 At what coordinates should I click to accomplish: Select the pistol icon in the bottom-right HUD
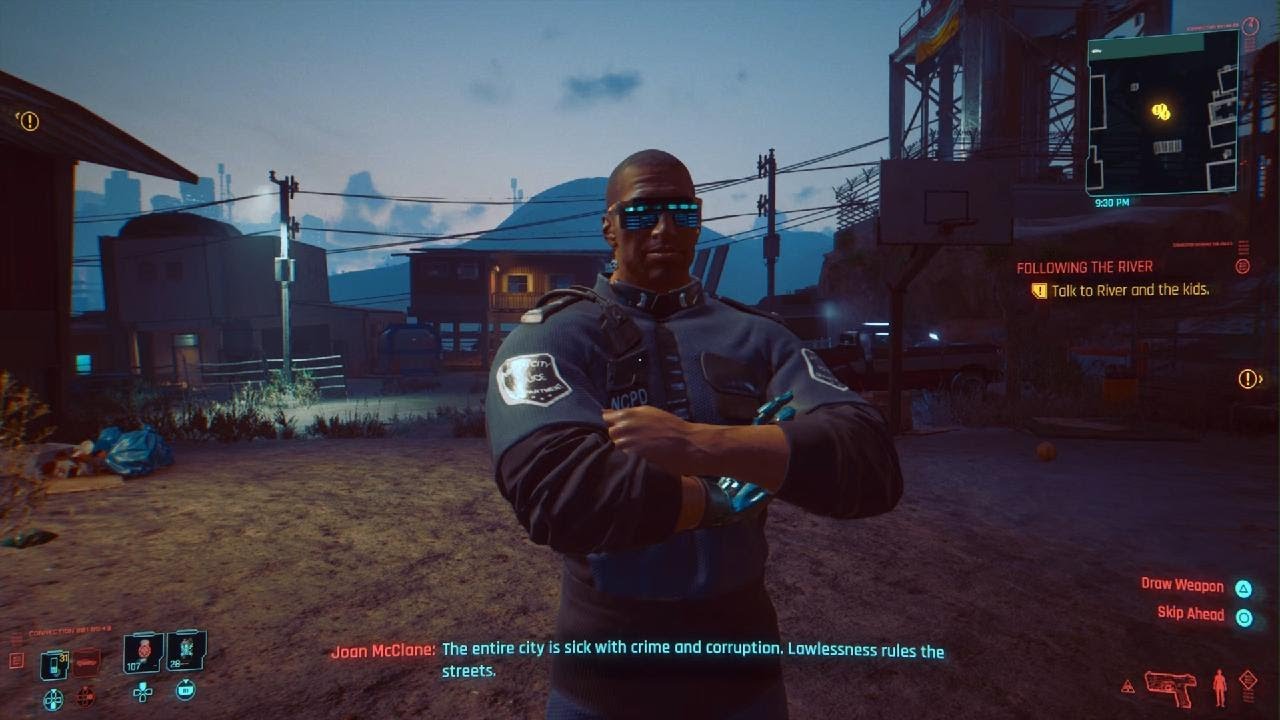pyautogui.click(x=1169, y=686)
